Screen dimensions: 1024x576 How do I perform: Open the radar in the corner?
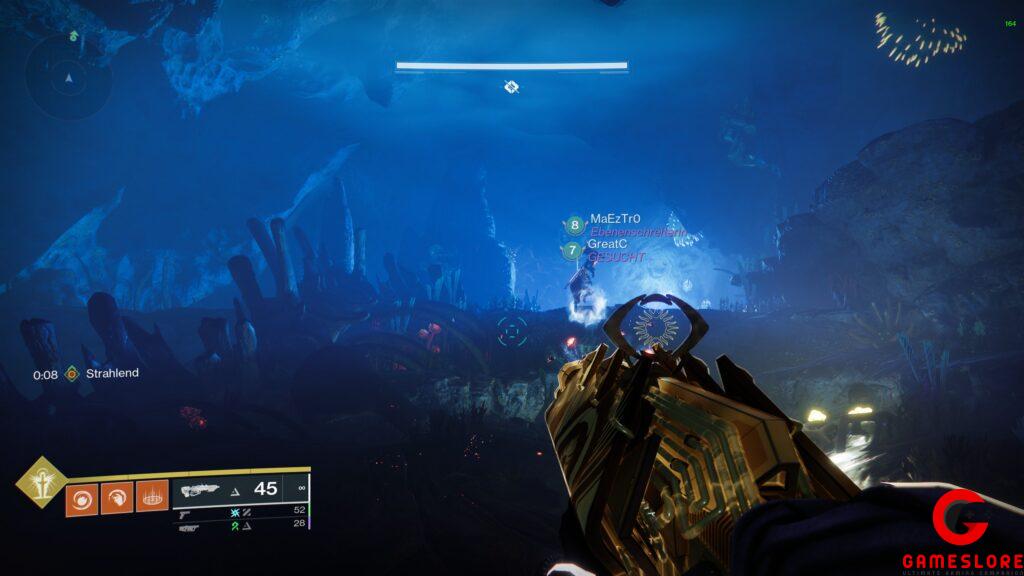tap(68, 77)
